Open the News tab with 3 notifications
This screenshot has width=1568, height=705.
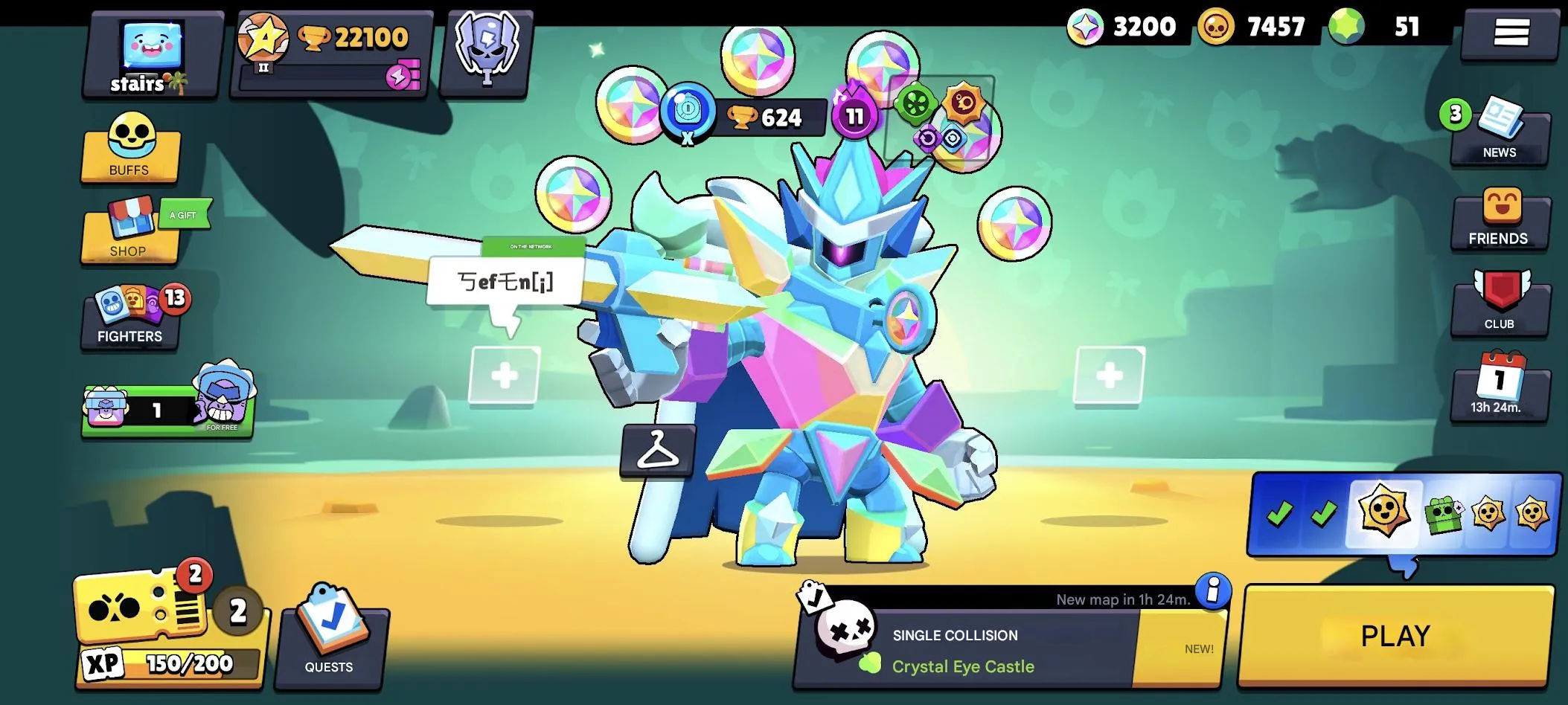pos(1500,132)
